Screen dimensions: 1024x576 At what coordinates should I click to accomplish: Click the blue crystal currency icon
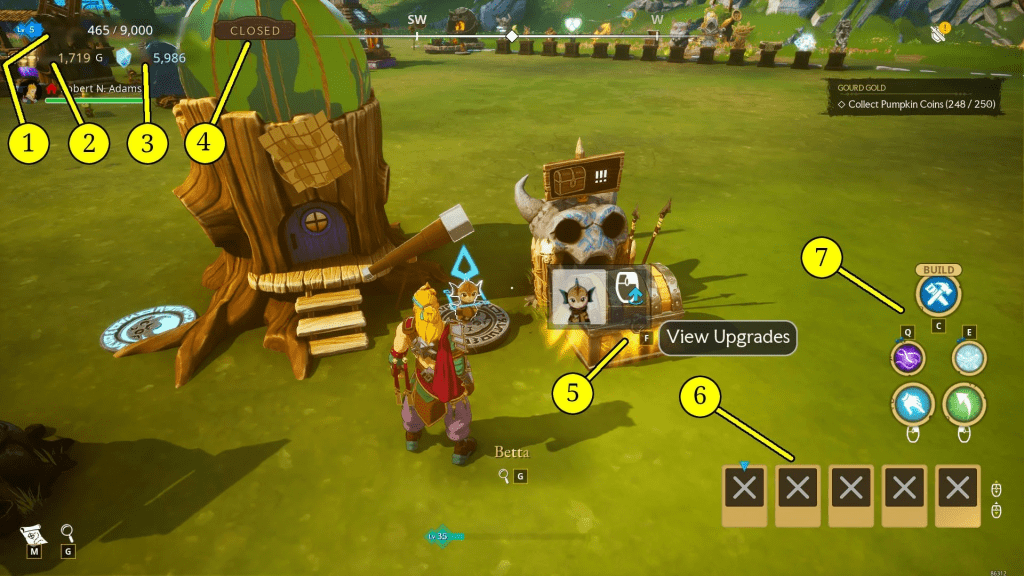point(124,59)
